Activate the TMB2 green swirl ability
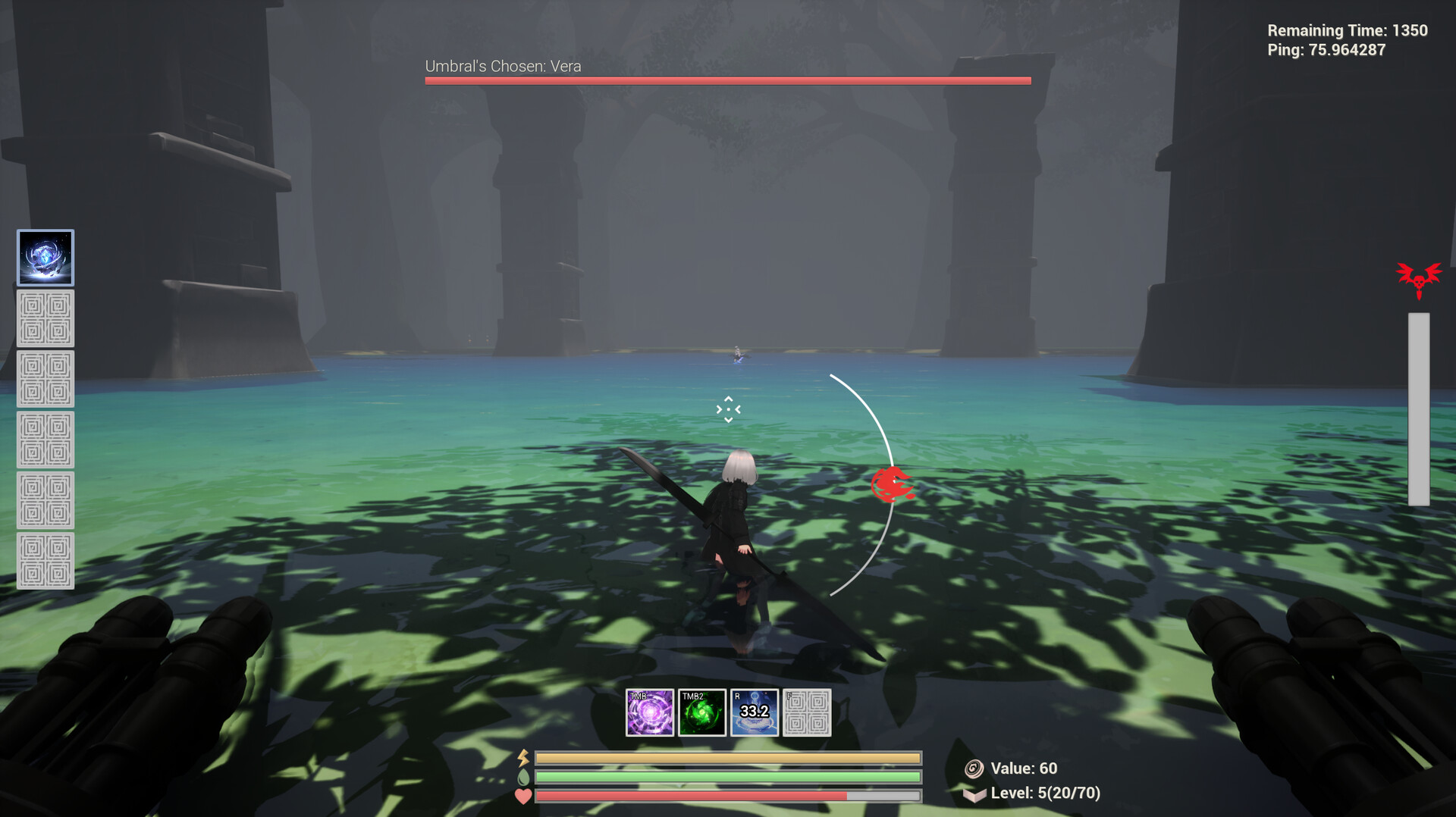Viewport: 1456px width, 817px height. (702, 712)
